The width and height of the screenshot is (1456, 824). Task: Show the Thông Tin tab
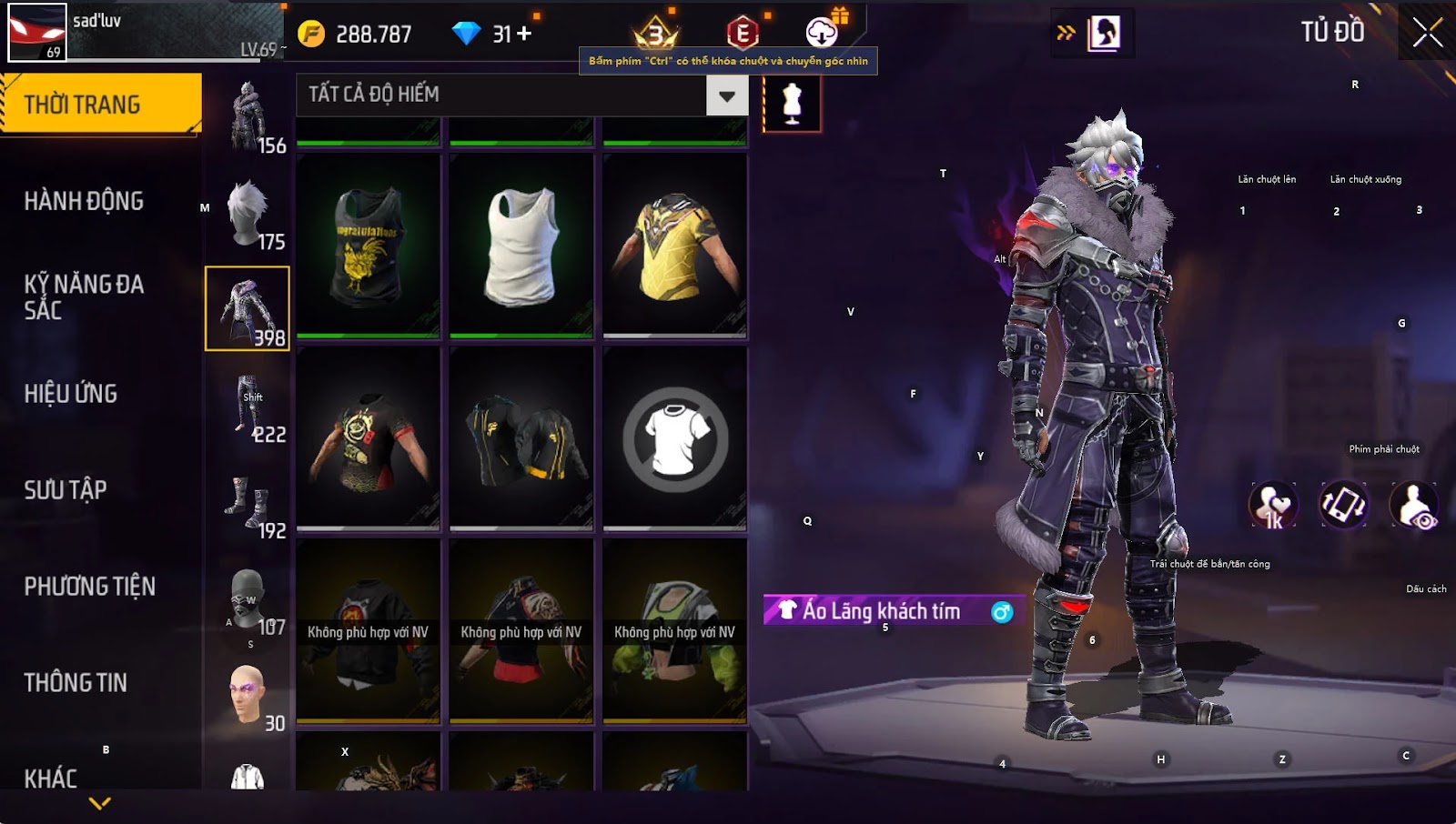76,683
